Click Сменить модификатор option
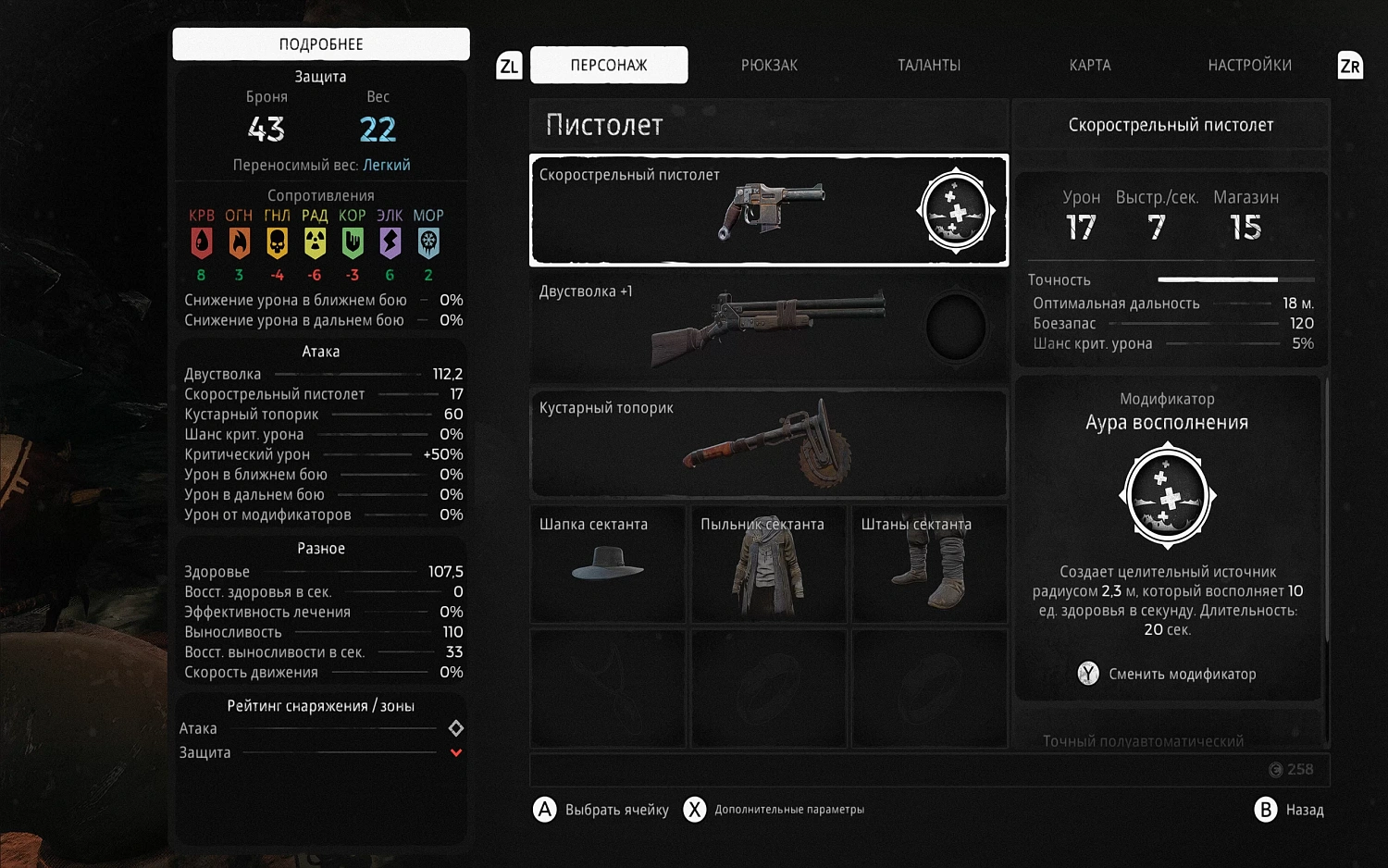Screen dimensions: 1388x868 [1168, 674]
